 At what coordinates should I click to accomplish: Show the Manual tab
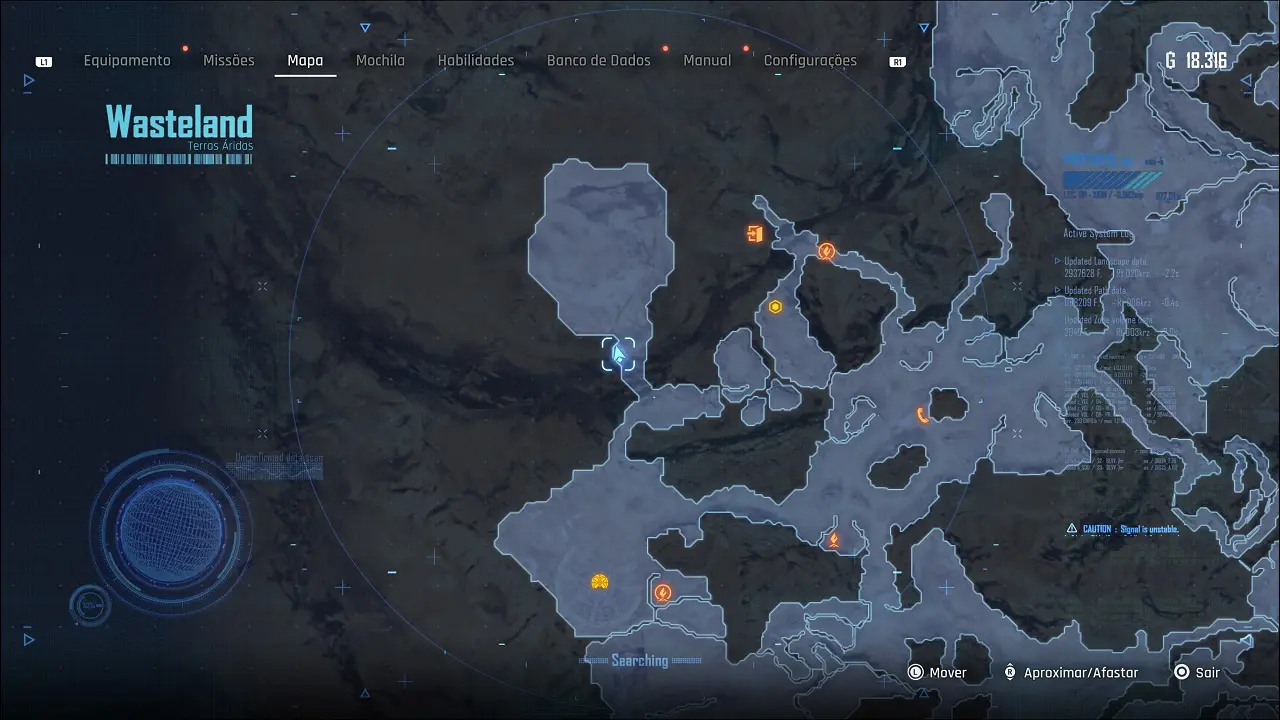coord(707,61)
